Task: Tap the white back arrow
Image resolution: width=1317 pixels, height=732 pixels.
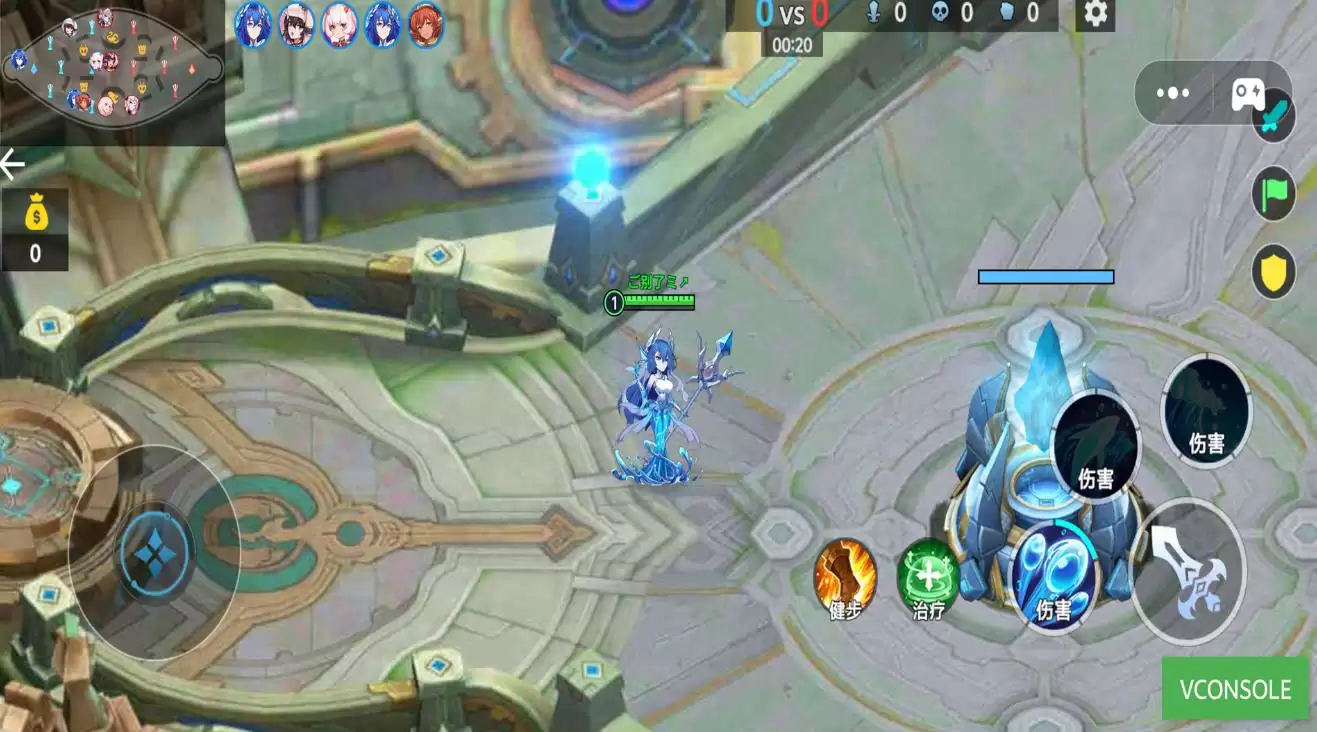Action: coord(13,165)
